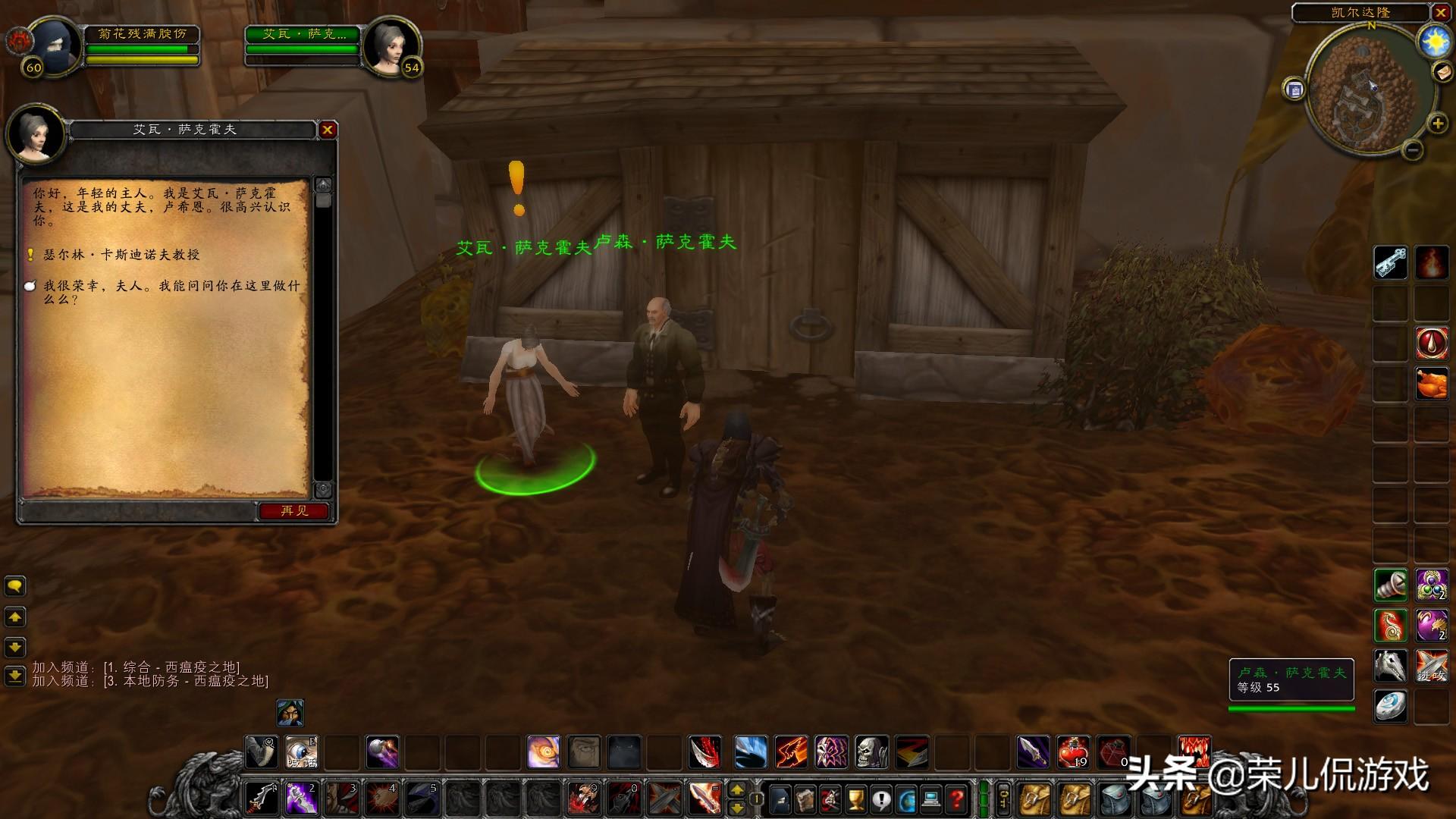
Task: Open the mail envelope icon by the minimap
Action: tap(1442, 72)
